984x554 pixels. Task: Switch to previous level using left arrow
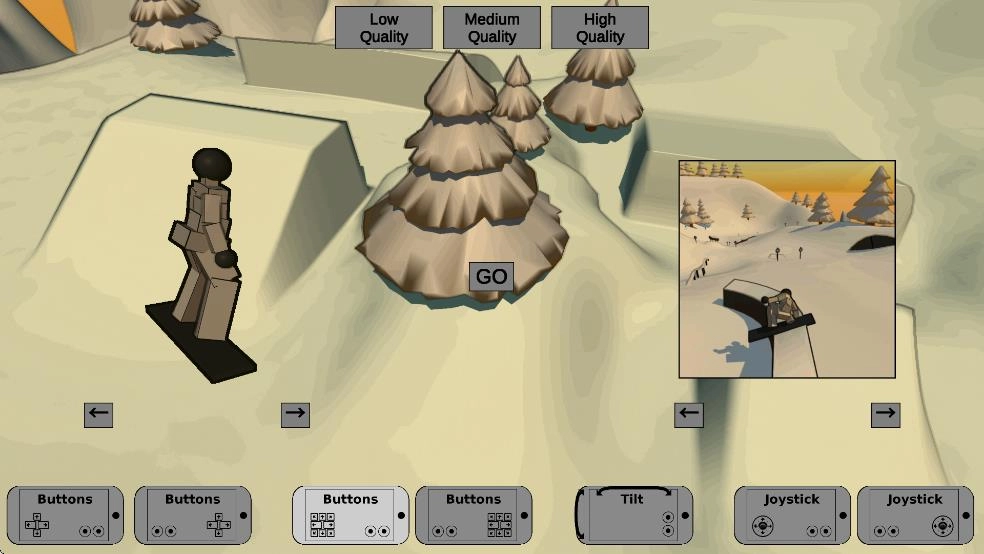pos(689,414)
